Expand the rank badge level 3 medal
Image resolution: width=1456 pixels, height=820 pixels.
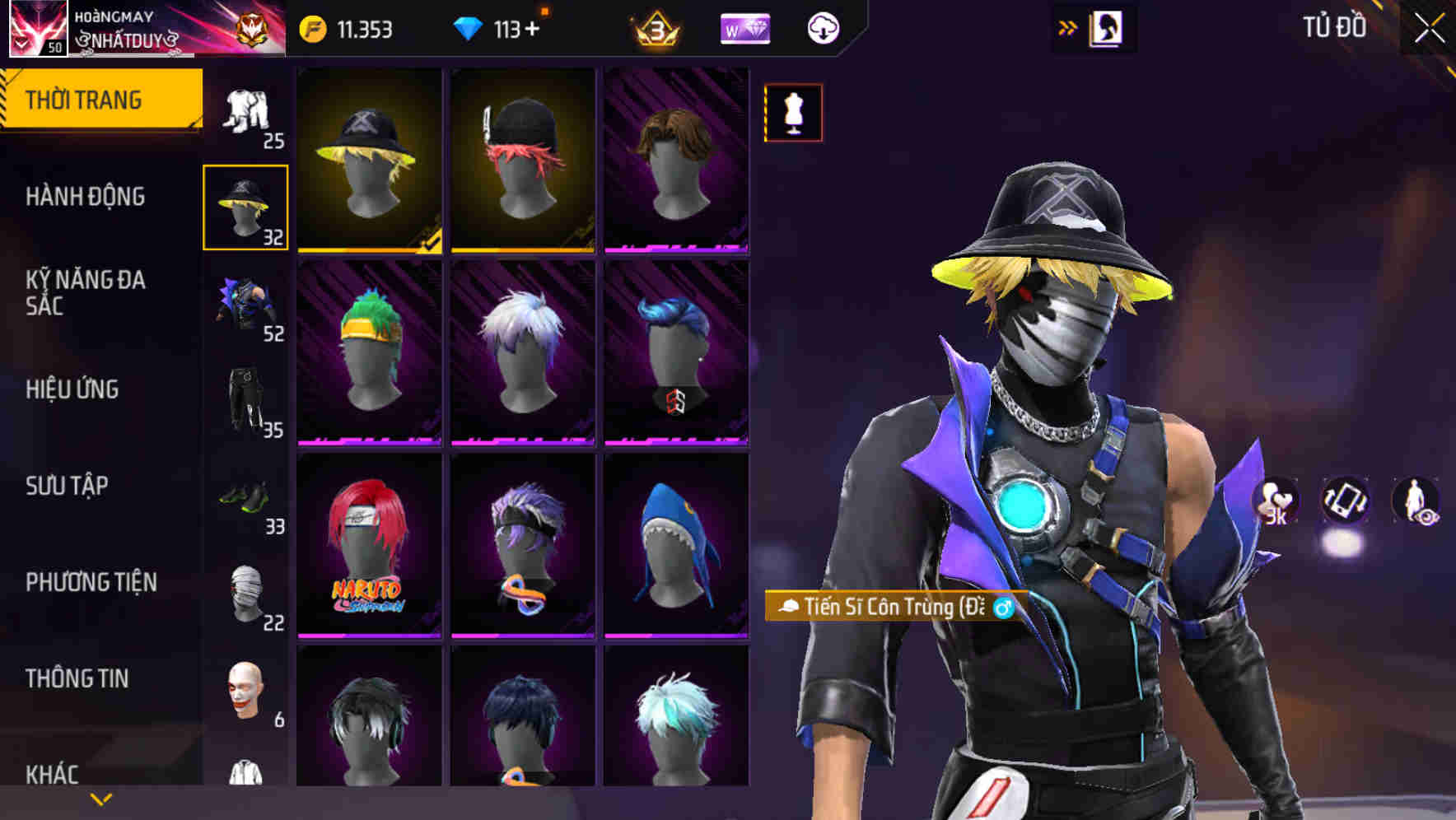click(653, 27)
